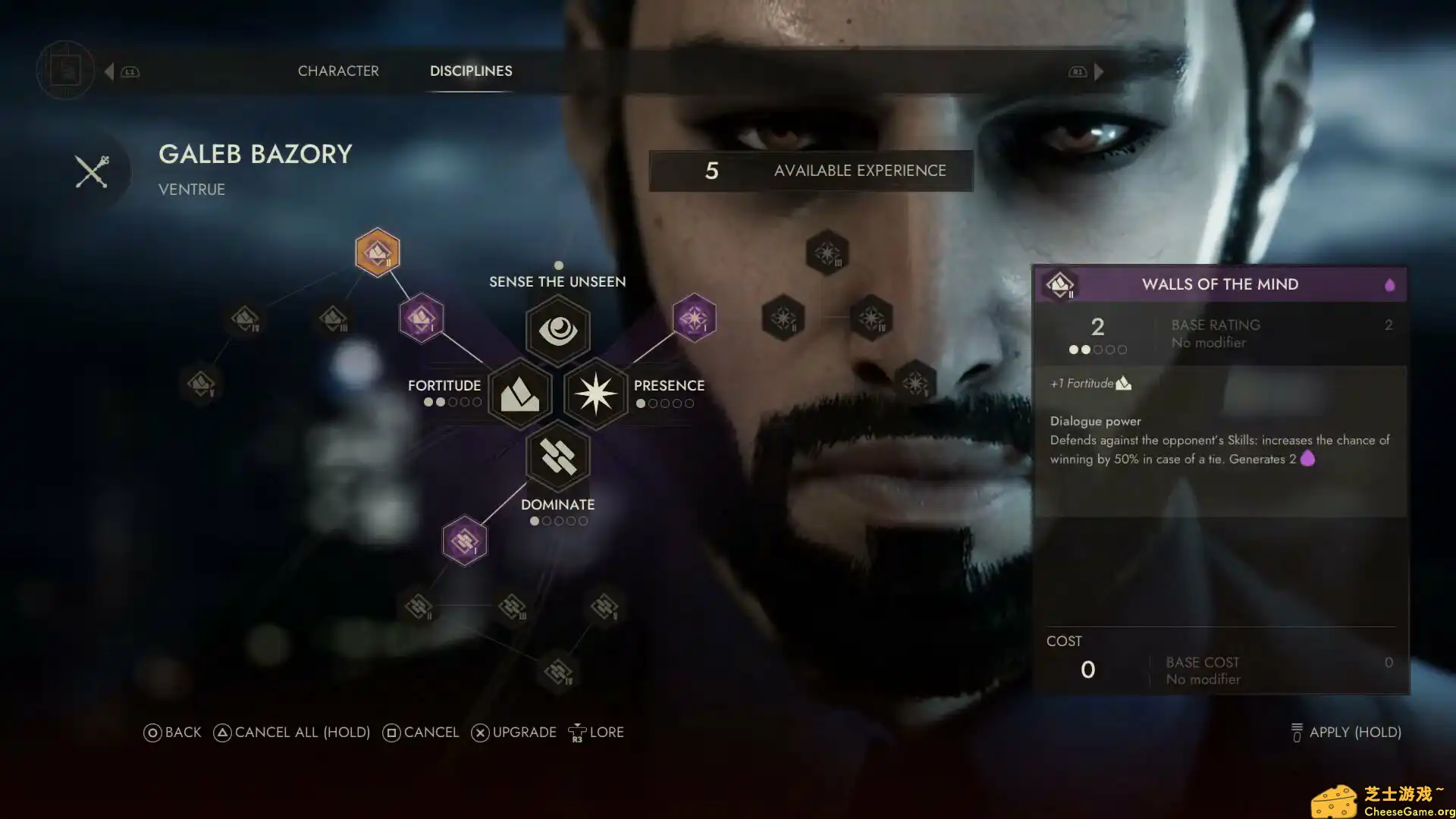Click the Back option
Screen dimensions: 1456x819
(173, 733)
